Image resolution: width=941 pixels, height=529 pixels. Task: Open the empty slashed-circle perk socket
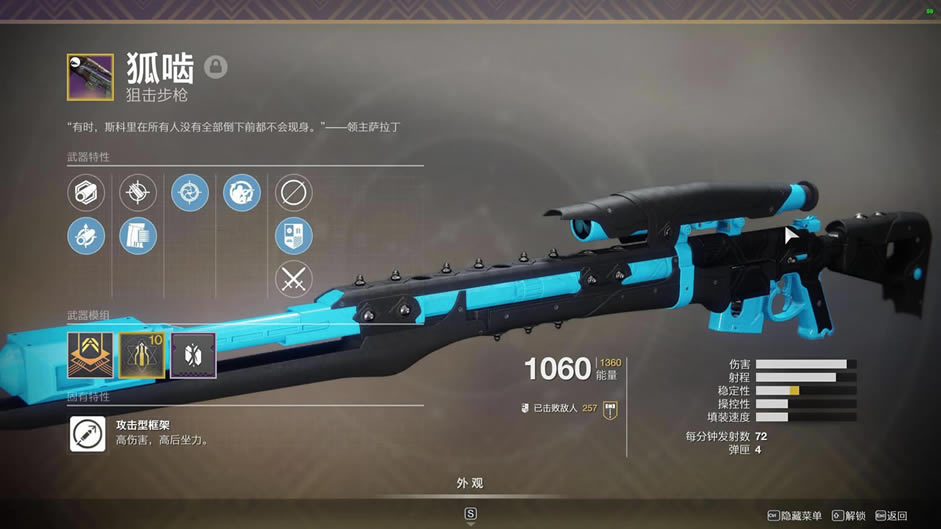coord(293,192)
